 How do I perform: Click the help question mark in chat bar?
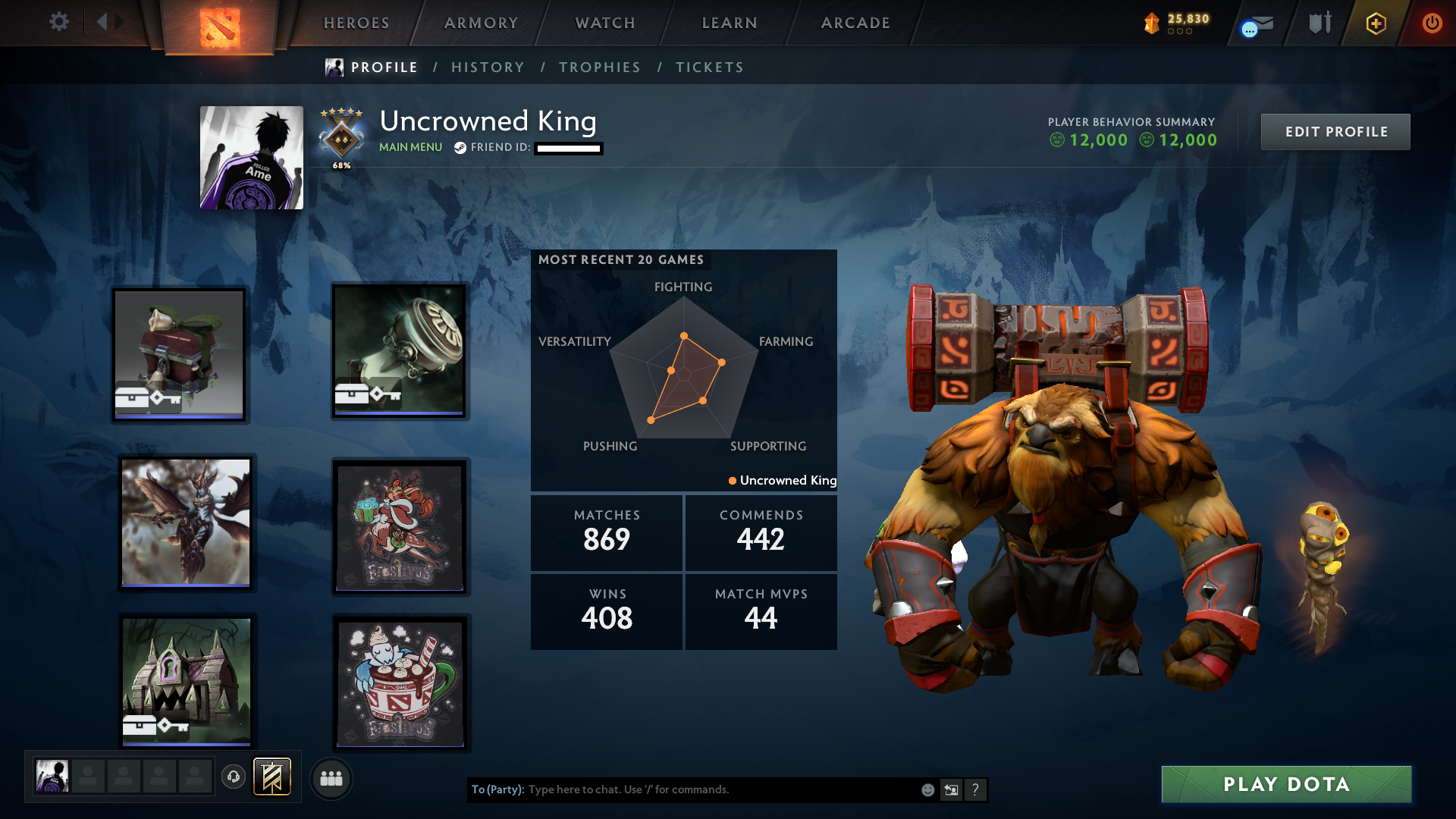(976, 789)
